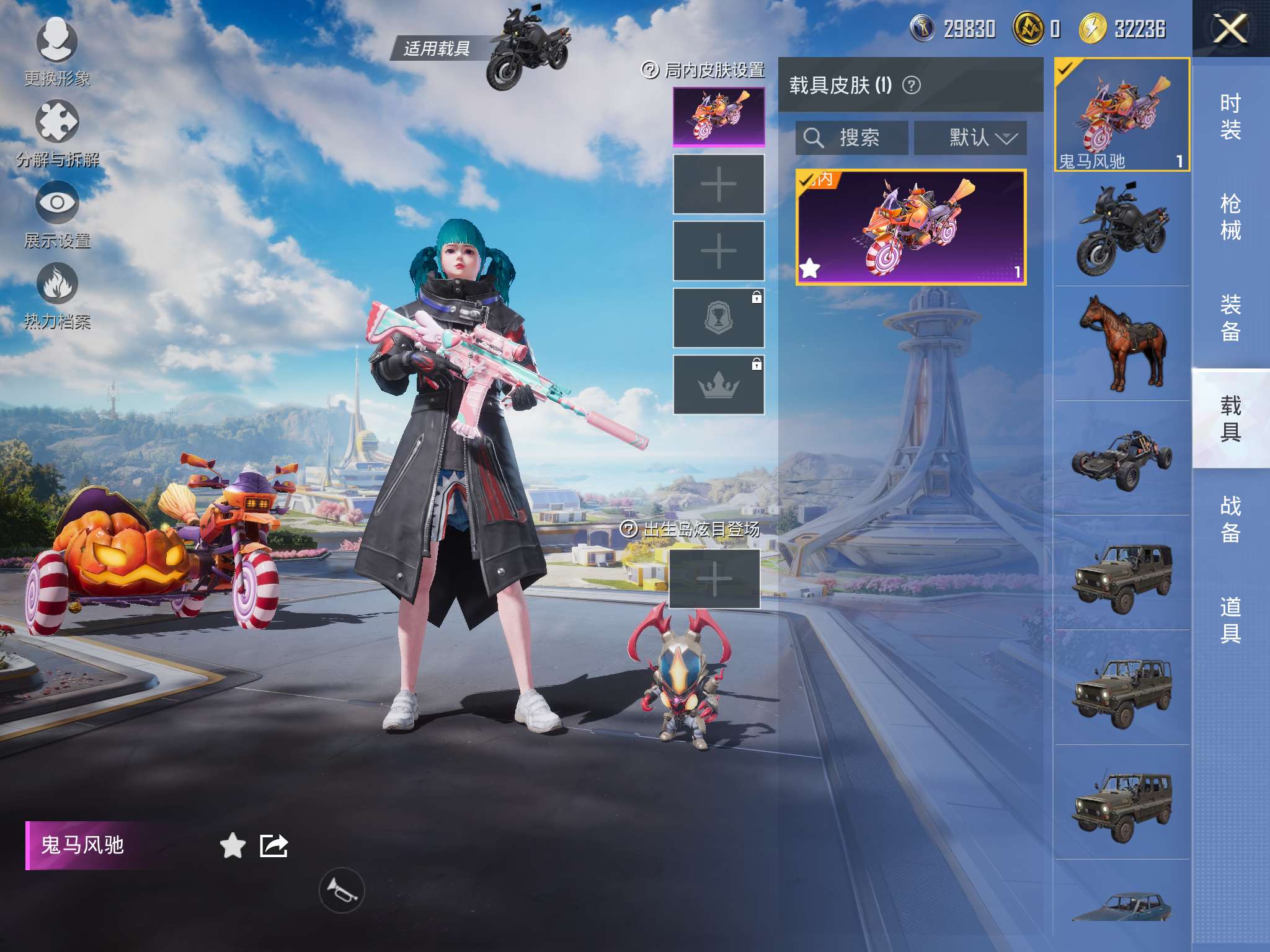Screen dimensions: 1270x952
Task: Favorite 鬼马风驰 with the bottom star button
Action: [x=233, y=846]
